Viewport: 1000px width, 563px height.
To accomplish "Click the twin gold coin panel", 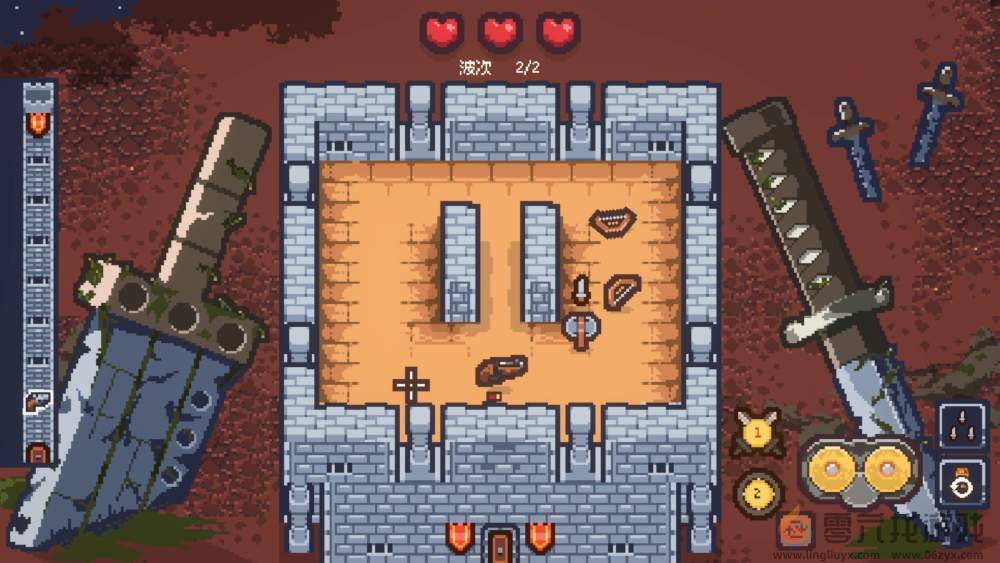I will [x=859, y=469].
